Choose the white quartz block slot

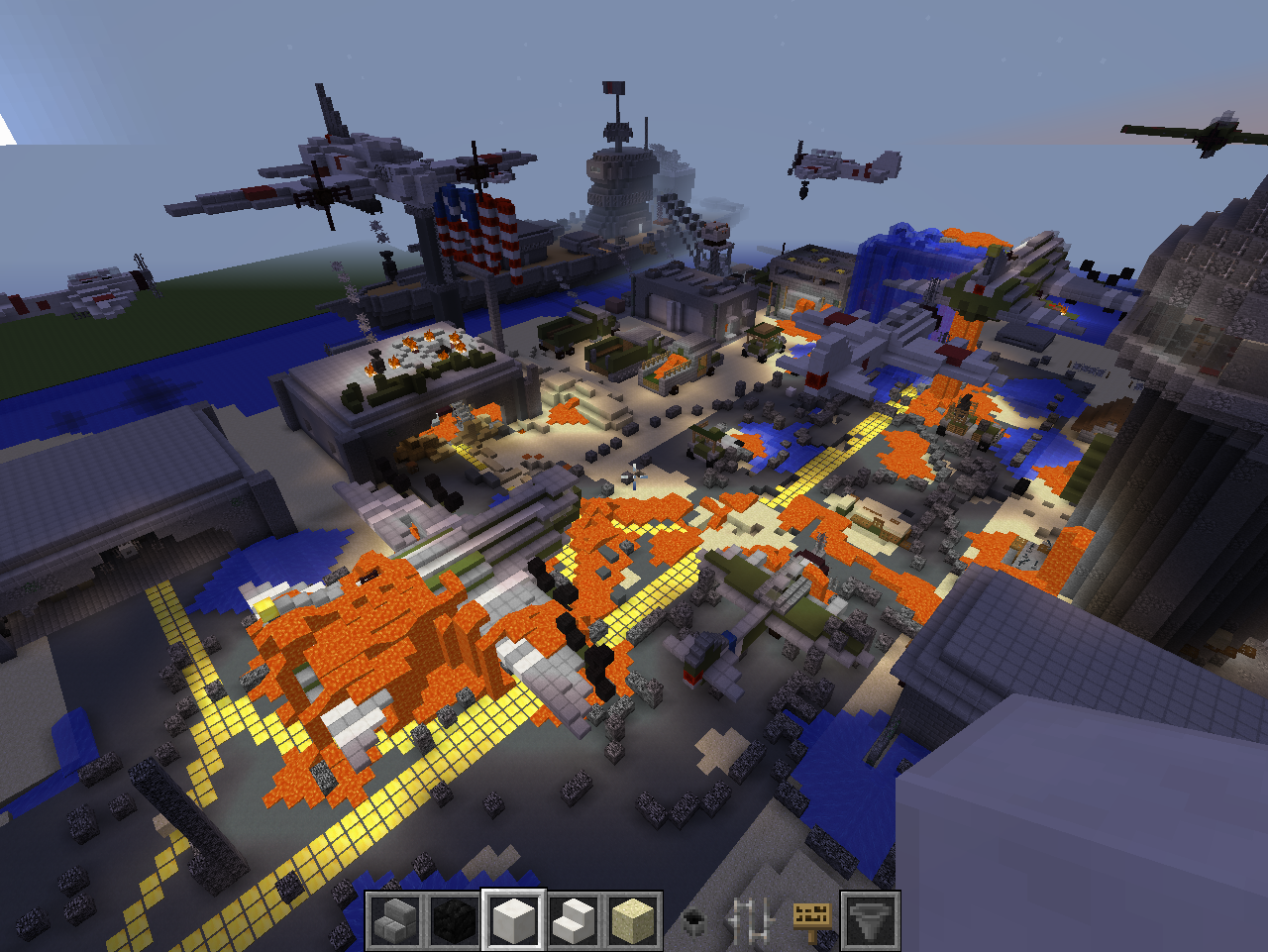[514, 920]
